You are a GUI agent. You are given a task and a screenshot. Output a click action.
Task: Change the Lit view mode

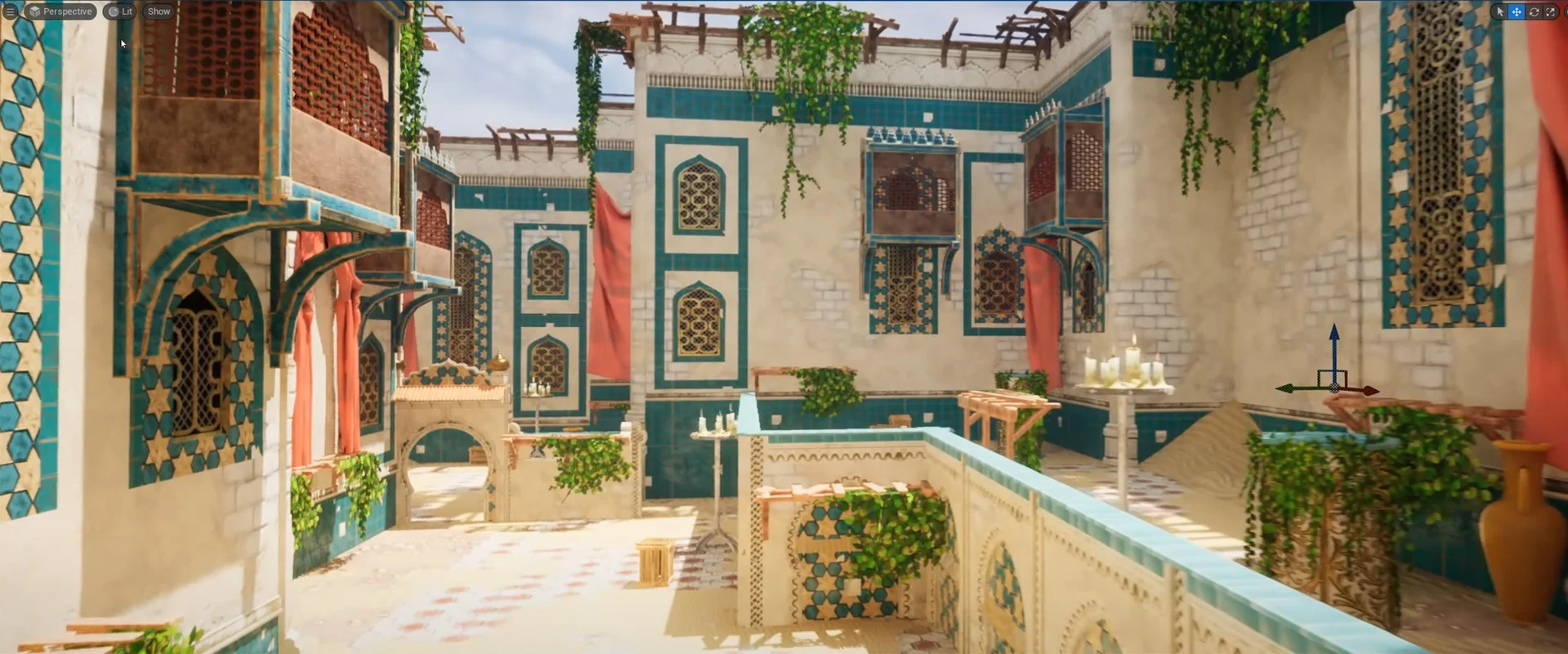point(120,11)
